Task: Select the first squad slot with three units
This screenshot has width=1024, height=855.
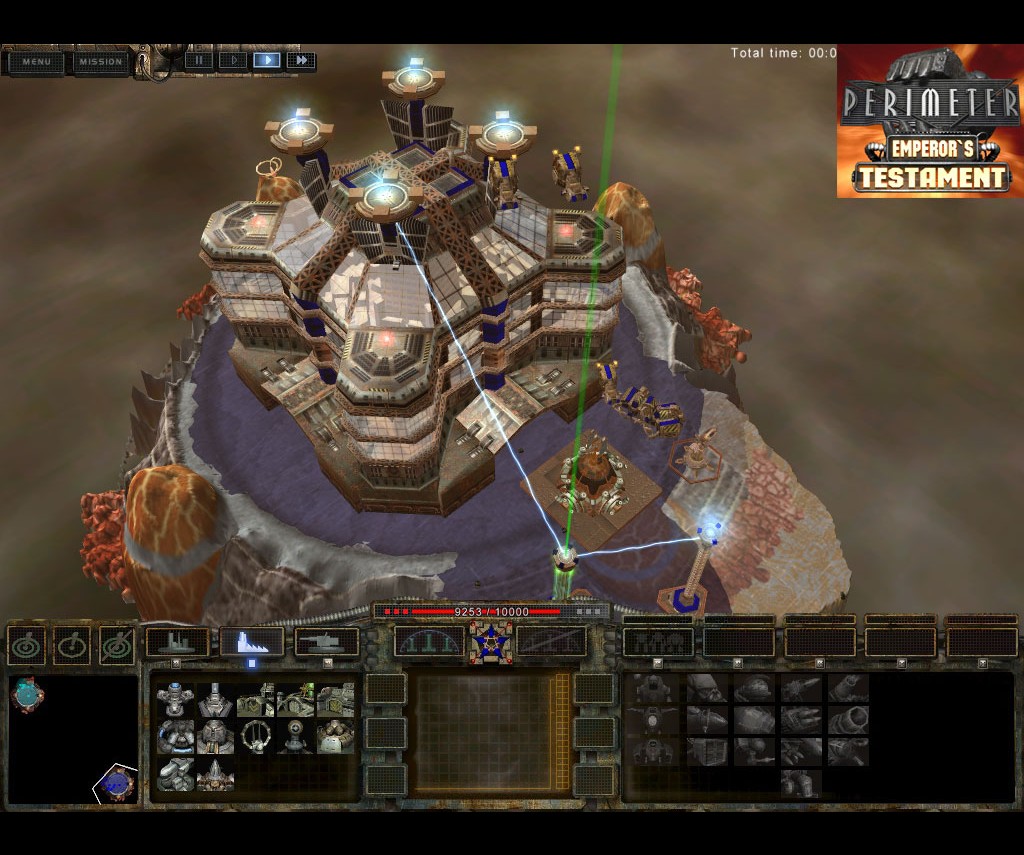Action: [x=658, y=642]
